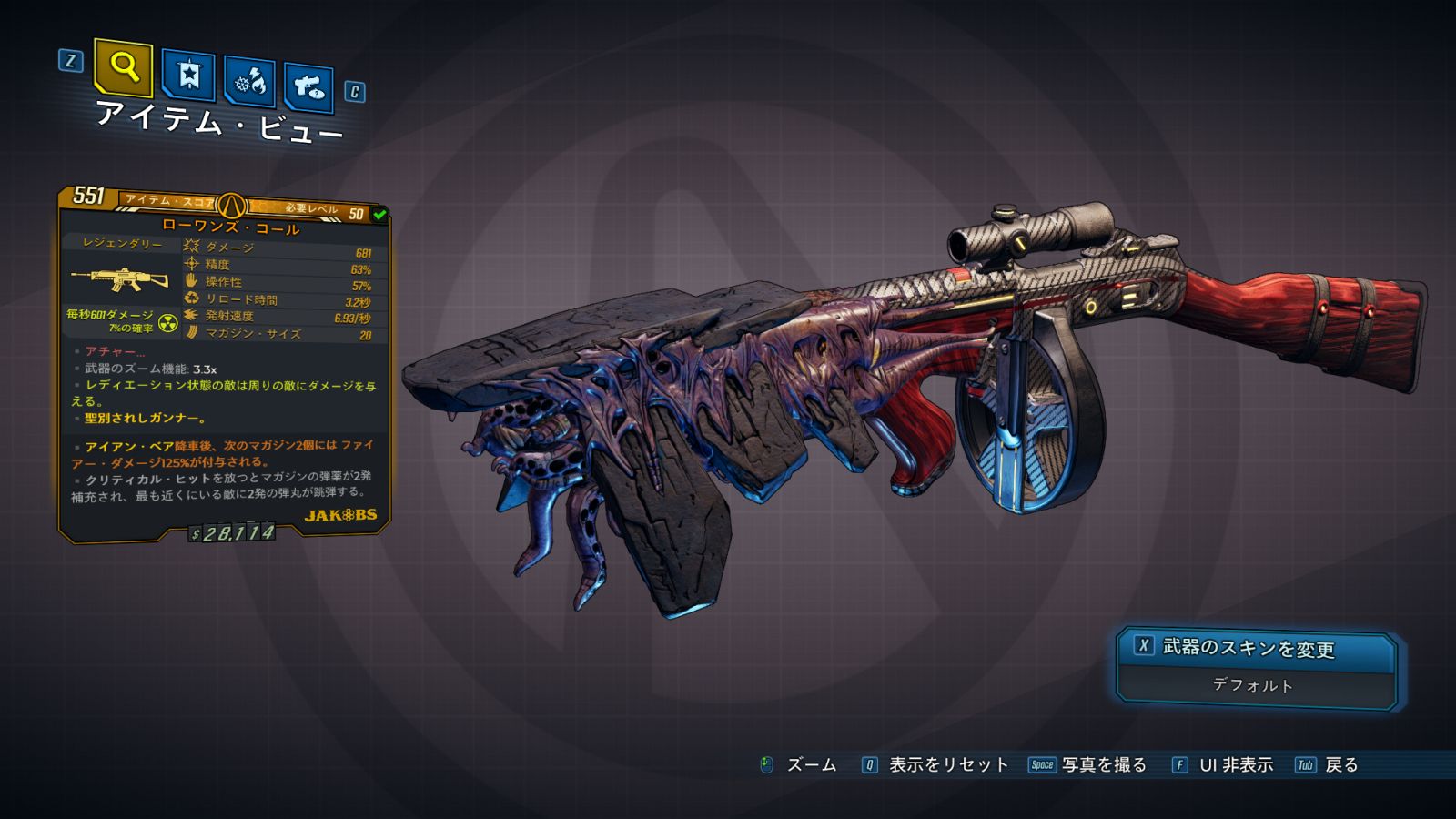The height and width of the screenshot is (819, 1456).
Task: Switch to the weapon parts tab
Action: tap(308, 87)
